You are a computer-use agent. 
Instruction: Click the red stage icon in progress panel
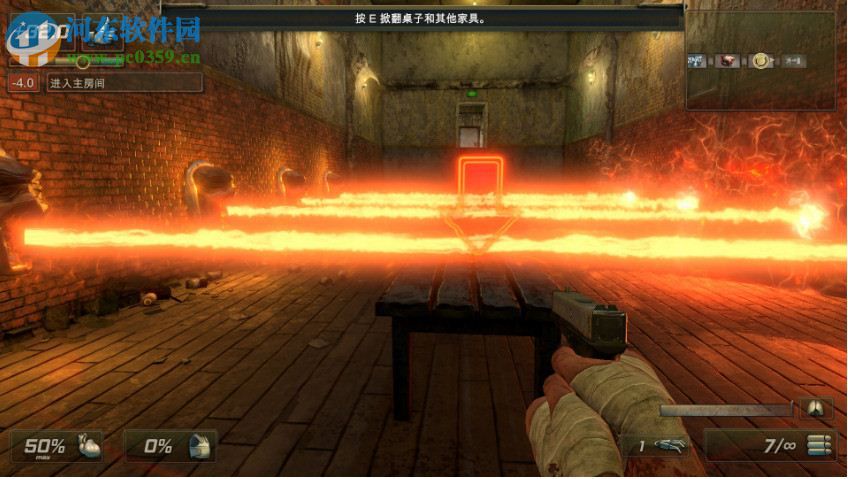coord(728,61)
